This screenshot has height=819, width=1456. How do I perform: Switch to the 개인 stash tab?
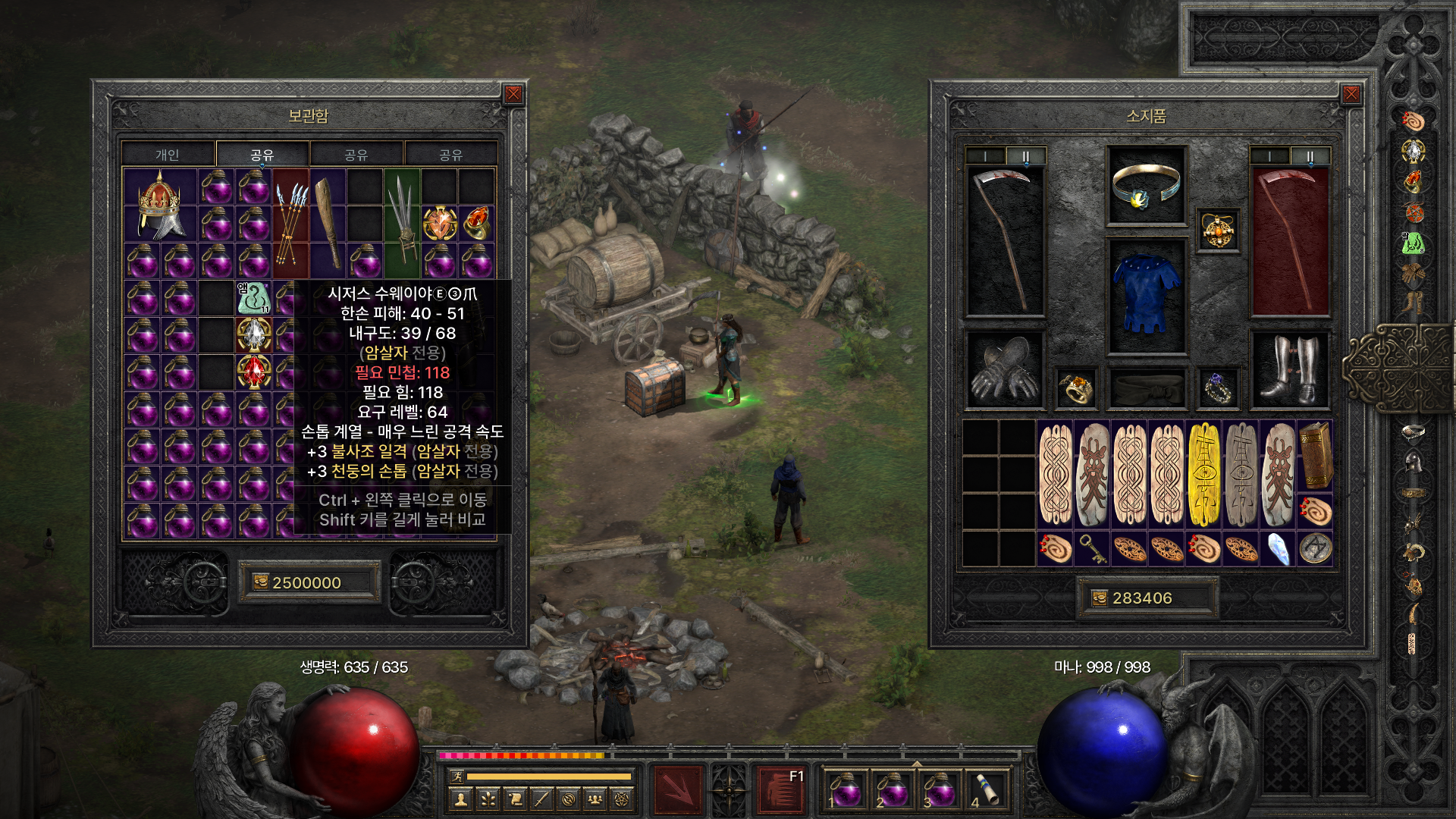click(168, 155)
